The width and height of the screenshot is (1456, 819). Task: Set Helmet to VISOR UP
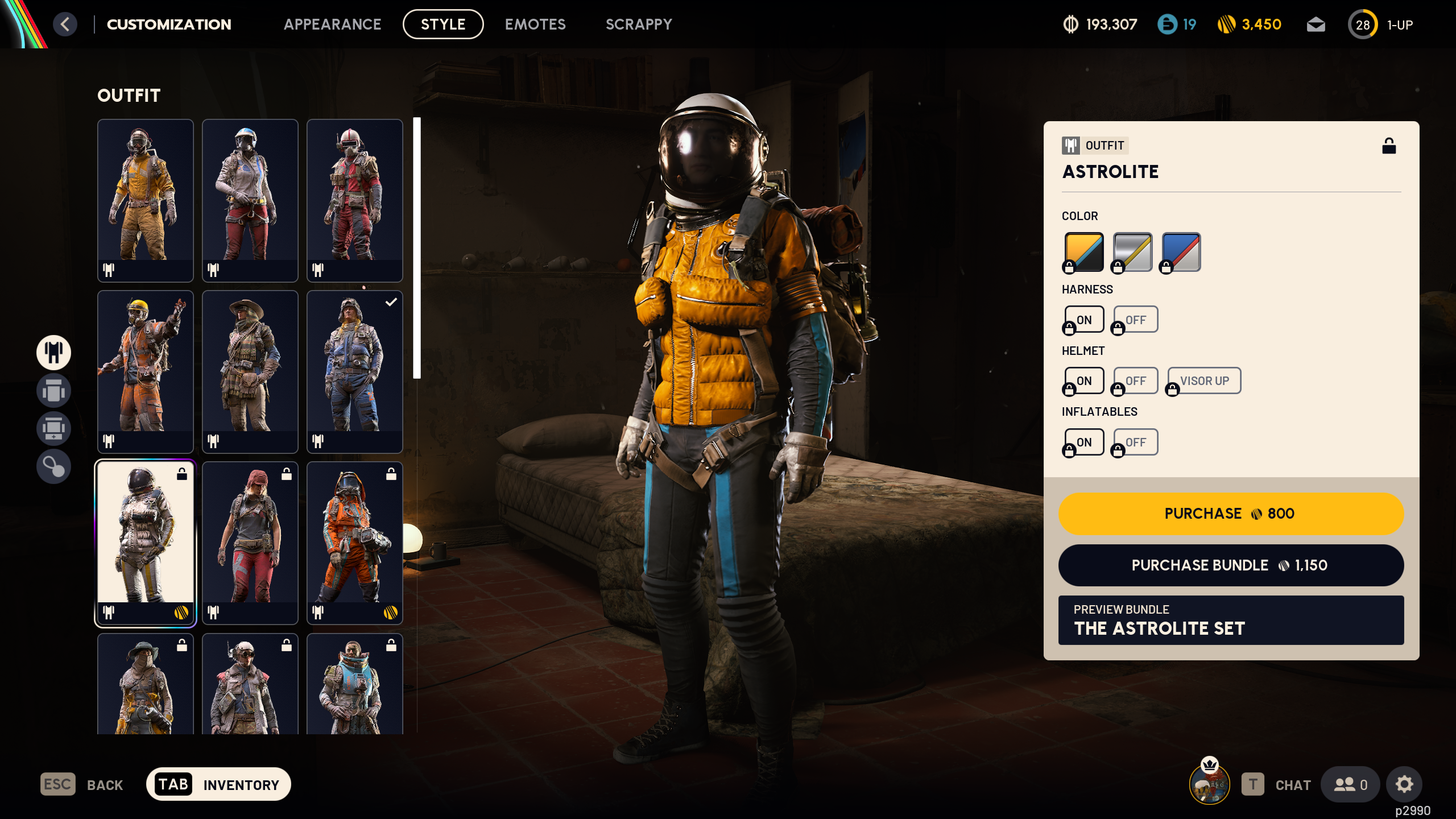point(1203,380)
